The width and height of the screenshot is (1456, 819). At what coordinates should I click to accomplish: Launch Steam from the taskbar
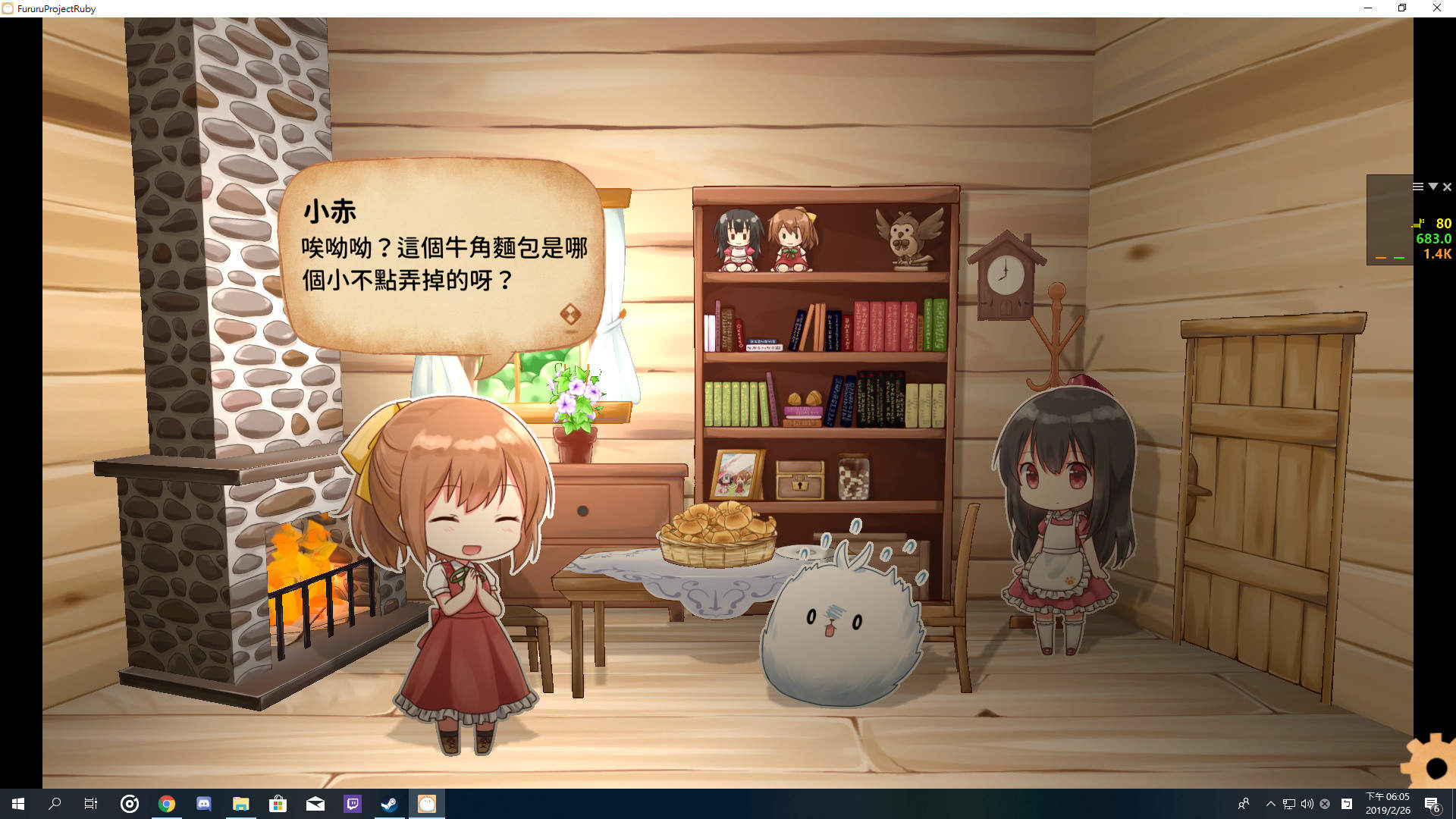tap(389, 805)
